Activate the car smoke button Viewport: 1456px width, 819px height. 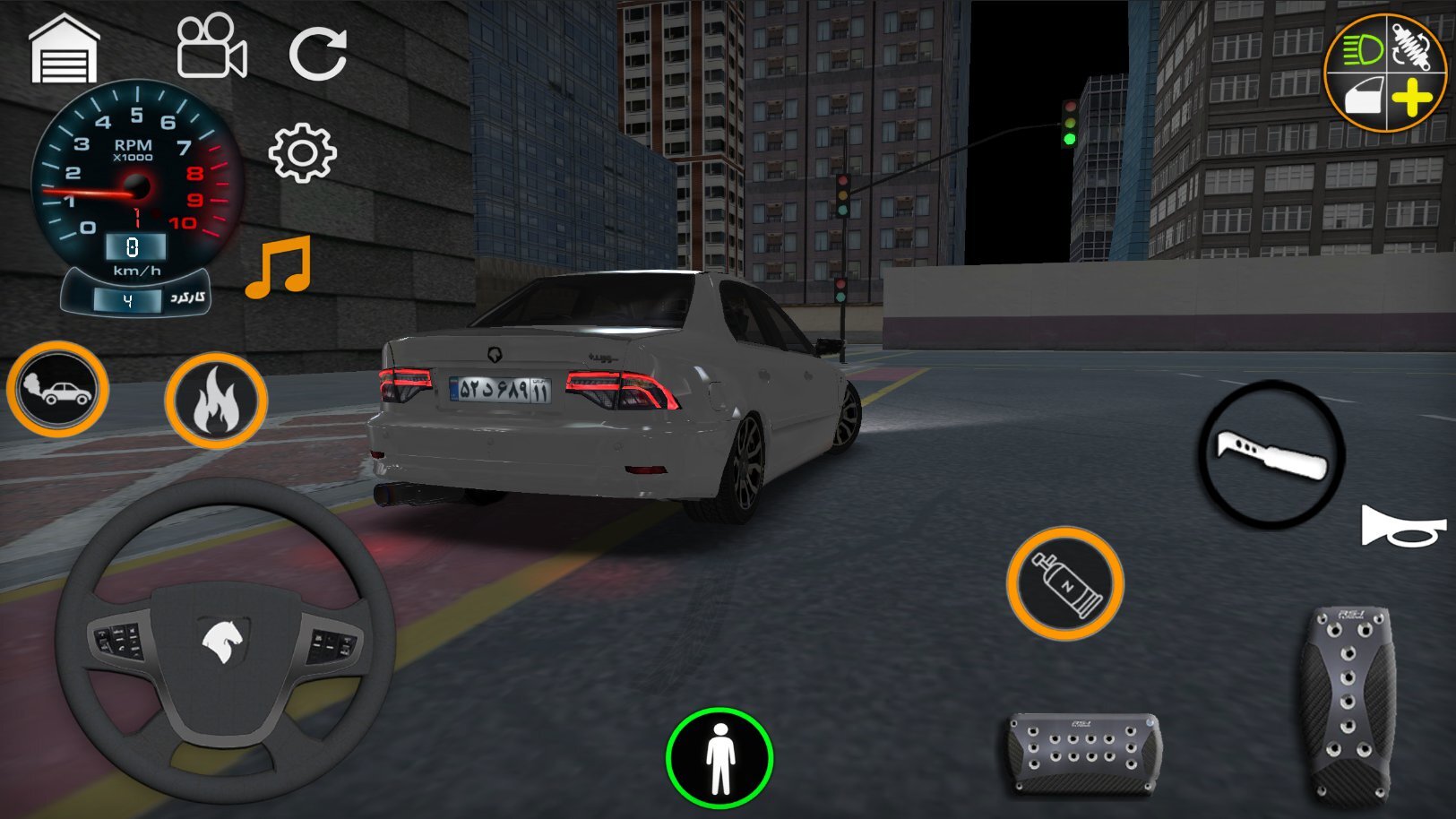tap(58, 390)
